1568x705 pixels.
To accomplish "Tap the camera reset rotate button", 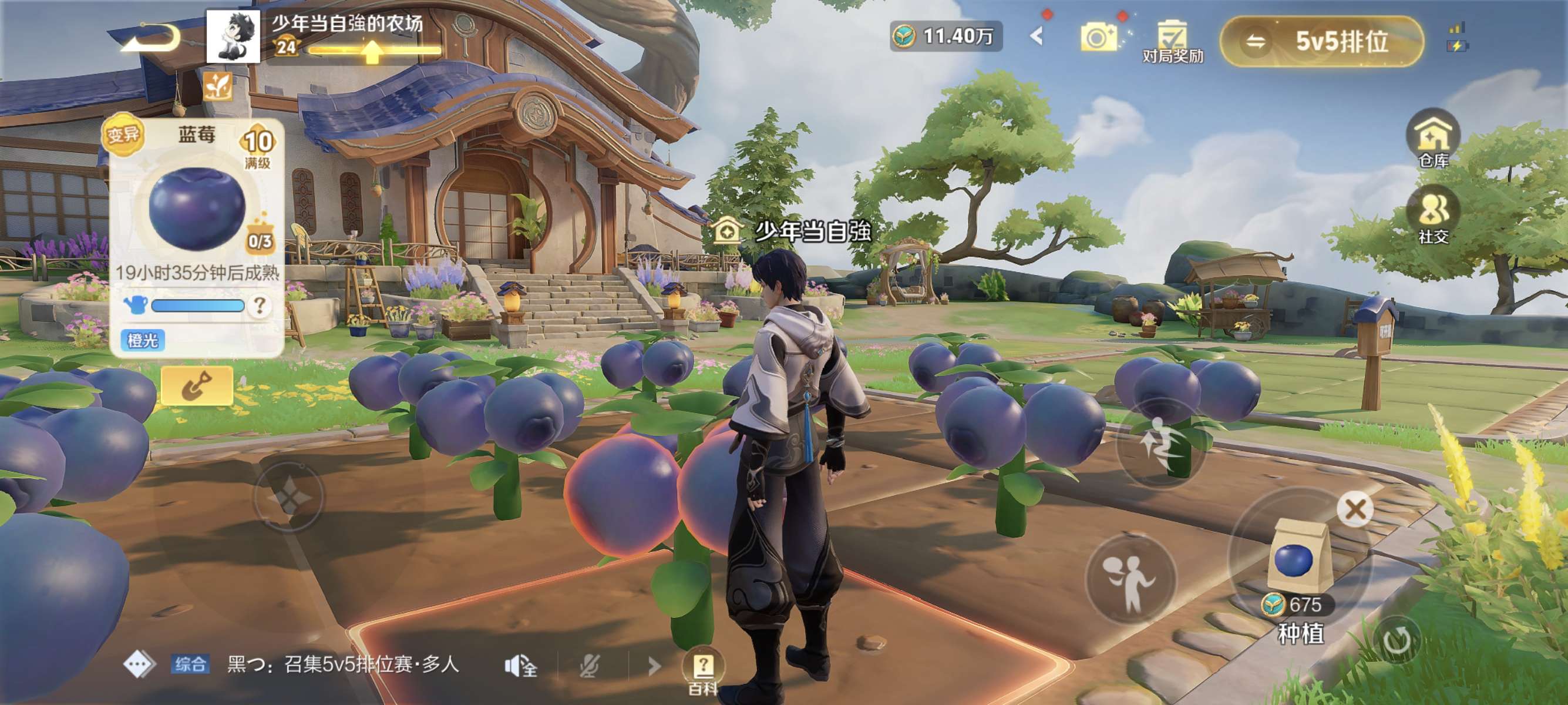I will pyautogui.click(x=1397, y=640).
